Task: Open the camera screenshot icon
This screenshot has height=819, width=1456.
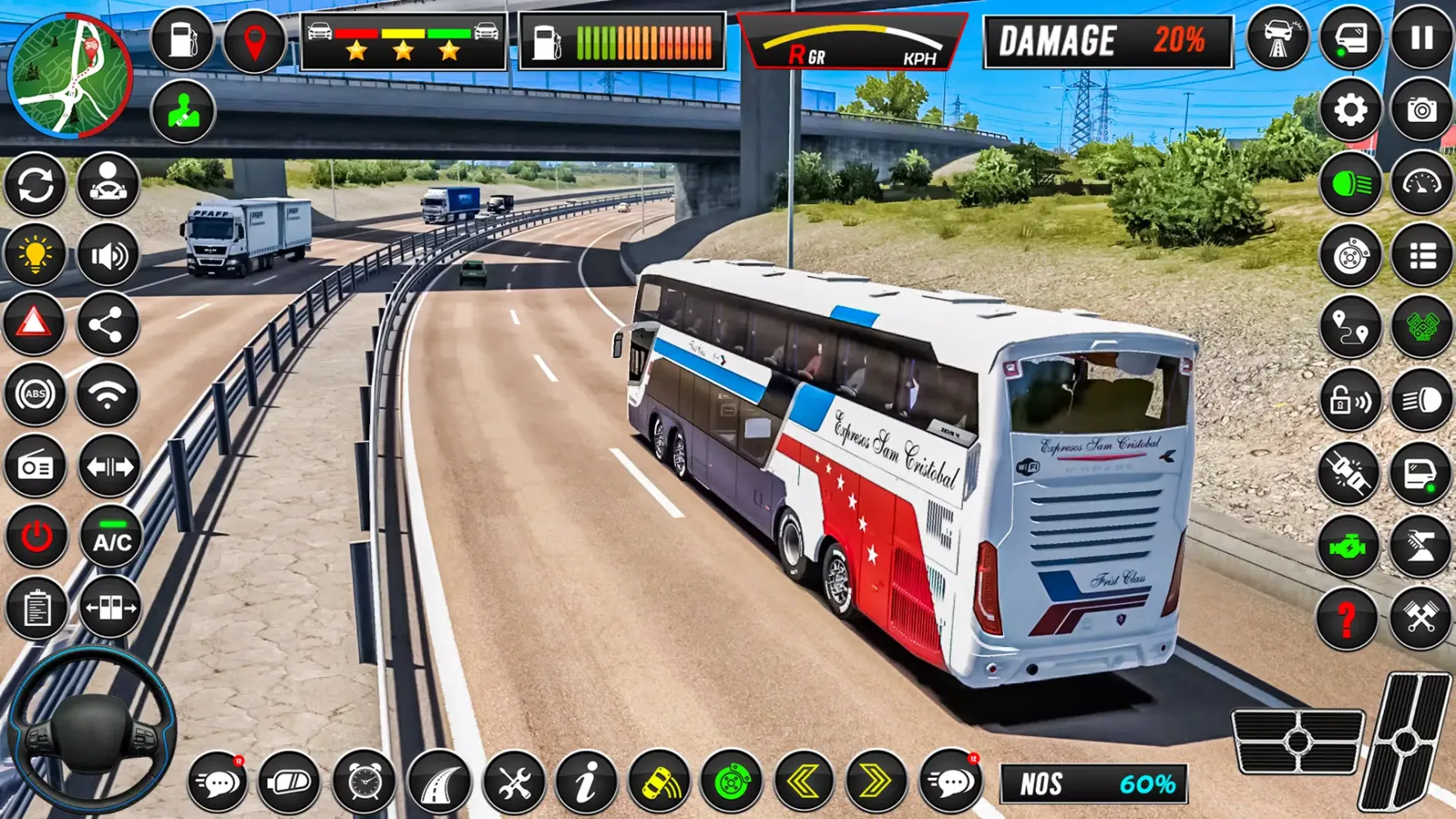Action: pos(1425,109)
